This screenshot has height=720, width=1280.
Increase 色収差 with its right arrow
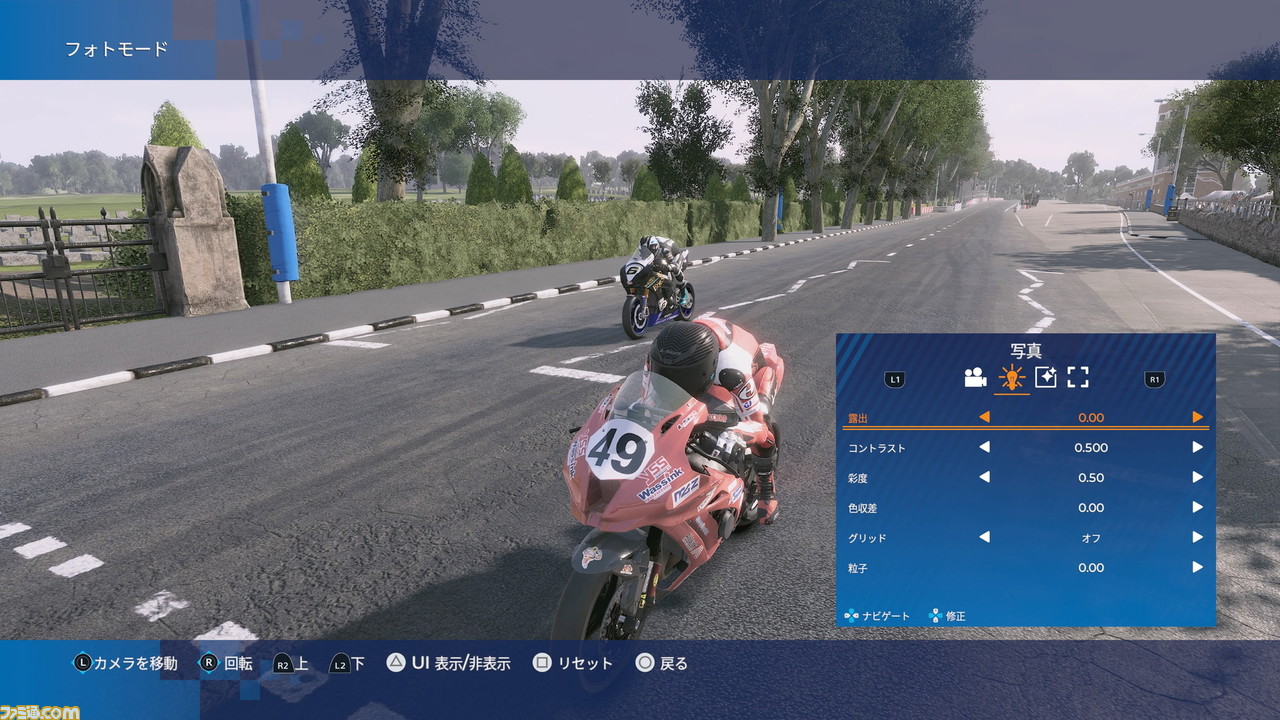pos(1197,507)
